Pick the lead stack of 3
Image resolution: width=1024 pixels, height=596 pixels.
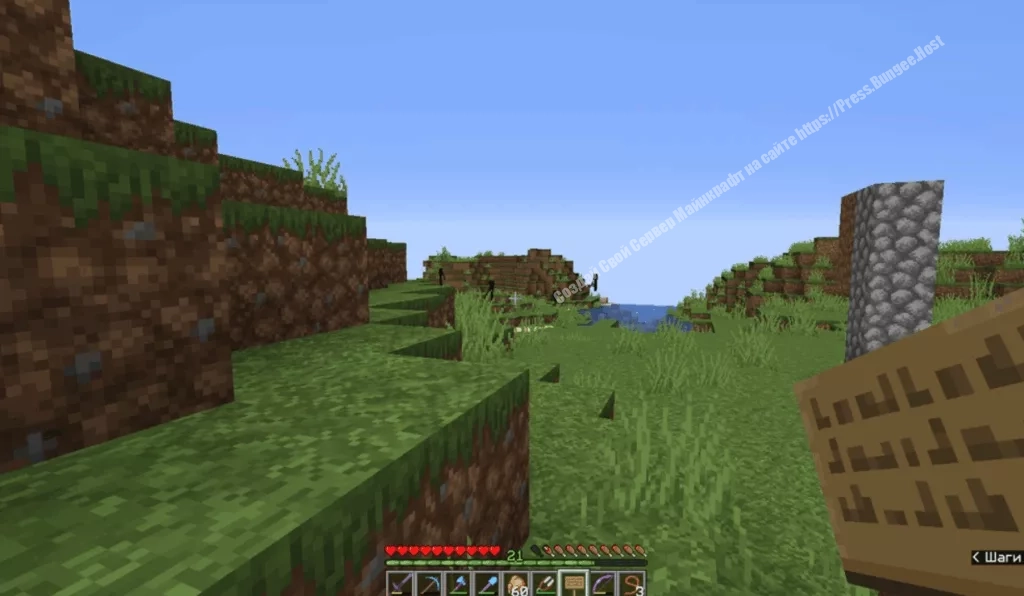(632, 584)
